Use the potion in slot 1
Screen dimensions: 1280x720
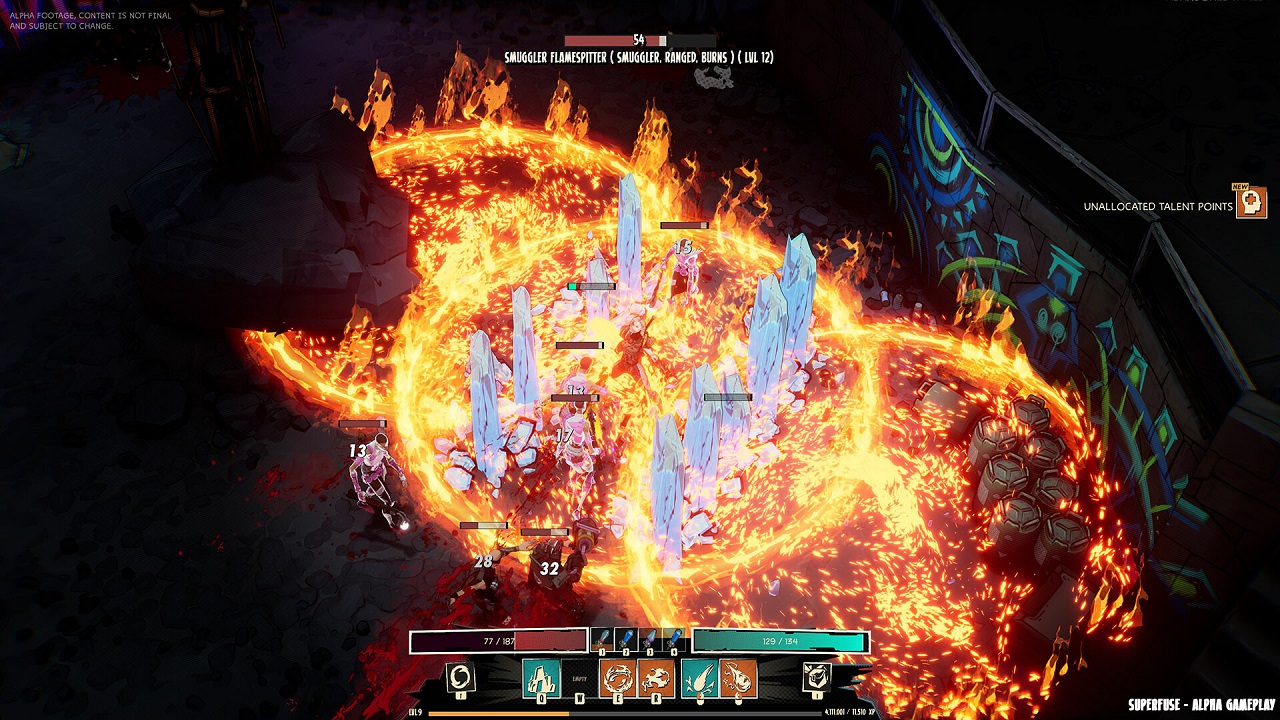(x=602, y=639)
